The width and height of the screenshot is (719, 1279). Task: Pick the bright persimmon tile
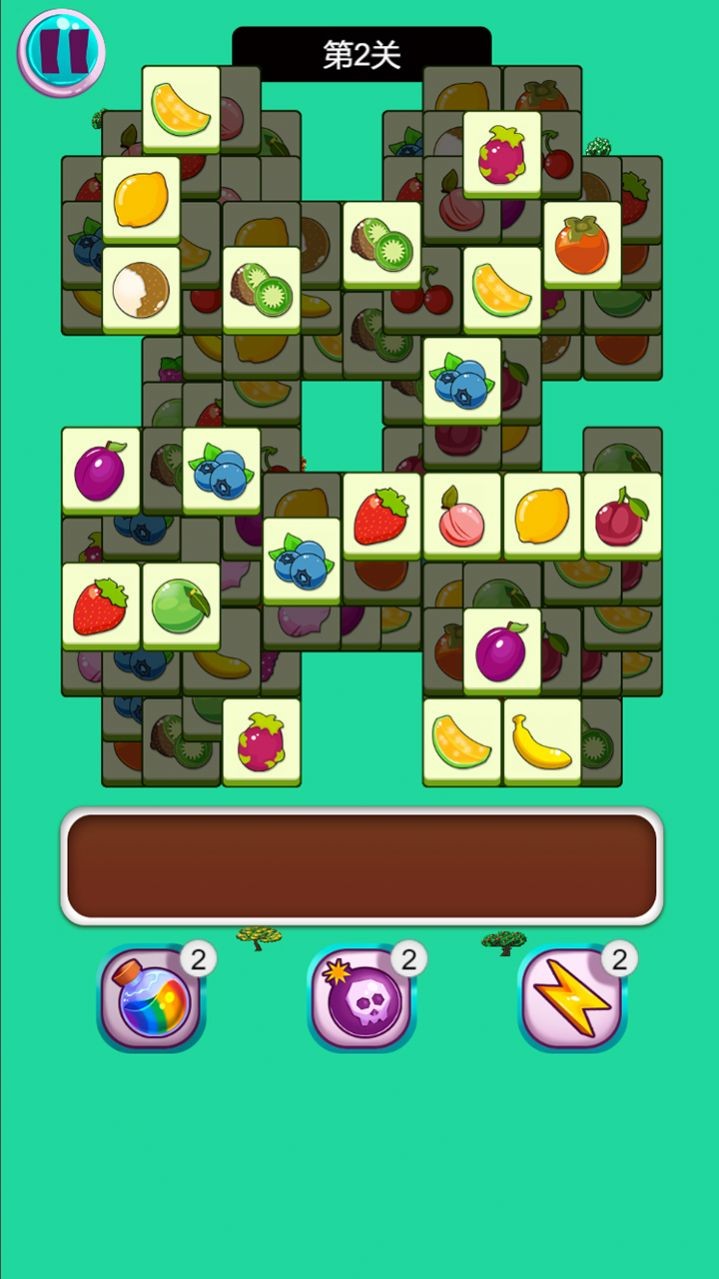(582, 244)
